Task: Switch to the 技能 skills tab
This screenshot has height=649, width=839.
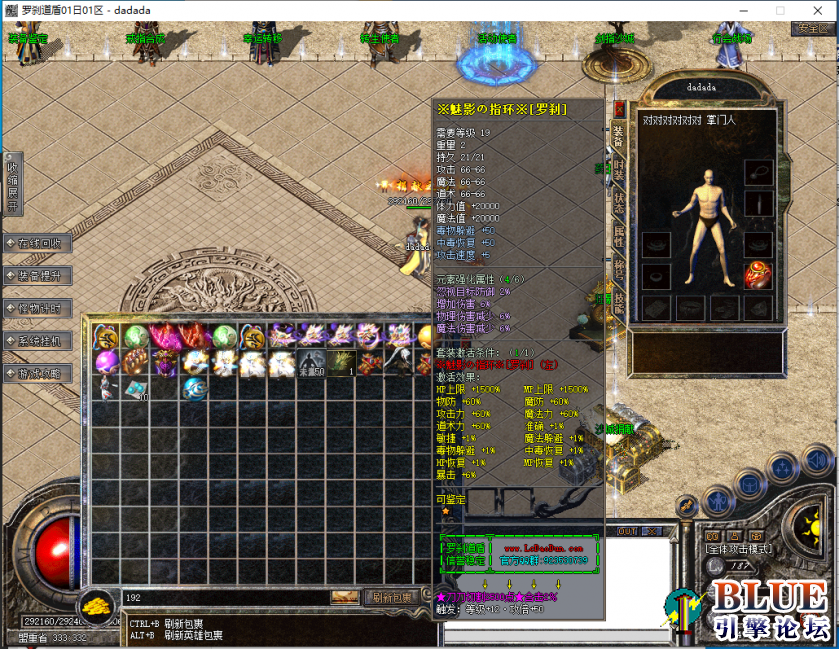Action: pos(618,302)
